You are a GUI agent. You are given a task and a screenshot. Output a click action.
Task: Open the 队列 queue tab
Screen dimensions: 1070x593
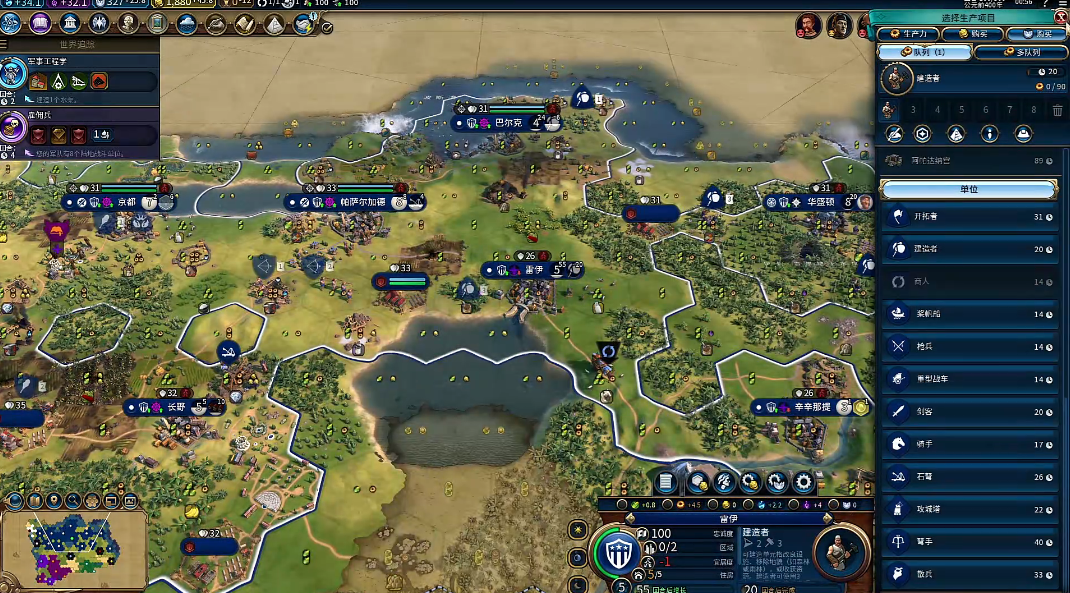coord(924,52)
